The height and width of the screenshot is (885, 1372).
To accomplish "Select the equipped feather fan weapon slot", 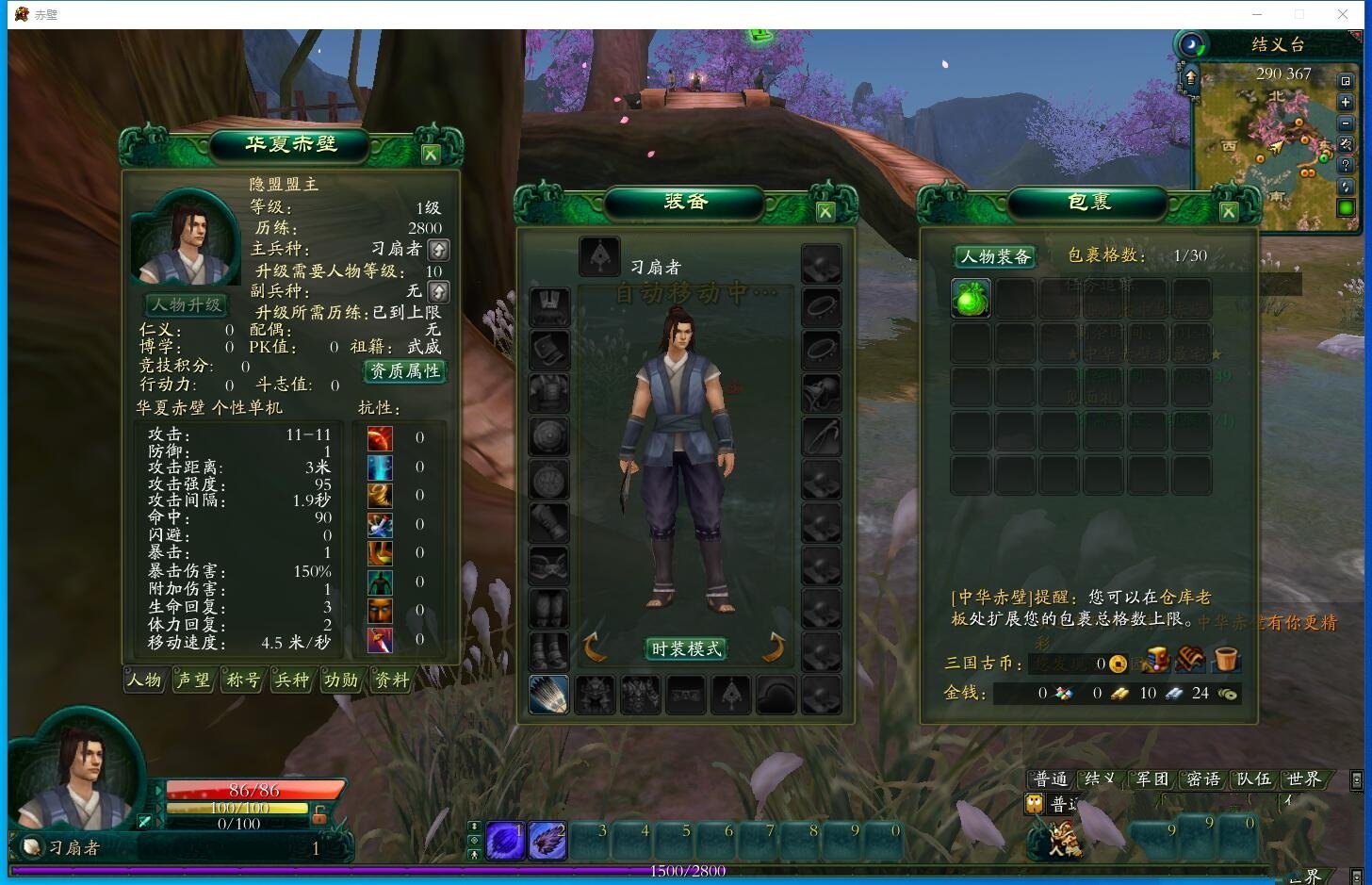I will pos(548,696).
